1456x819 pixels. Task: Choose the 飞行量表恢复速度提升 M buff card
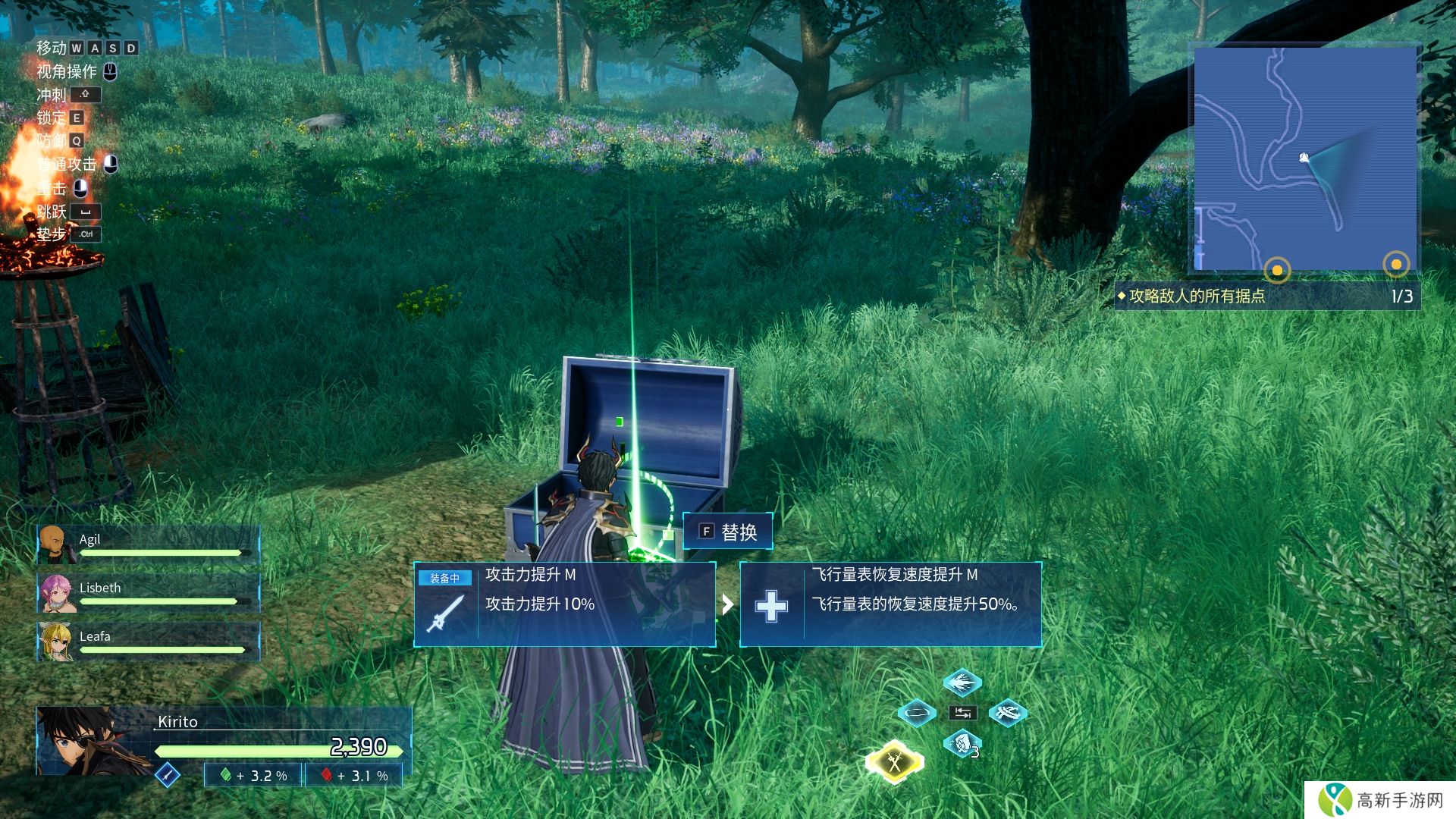pos(890,604)
